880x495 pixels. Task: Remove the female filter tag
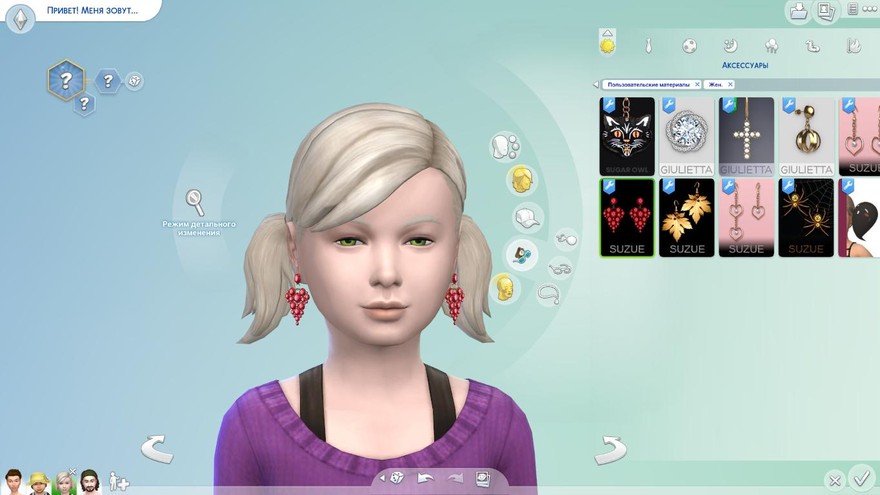click(x=731, y=85)
